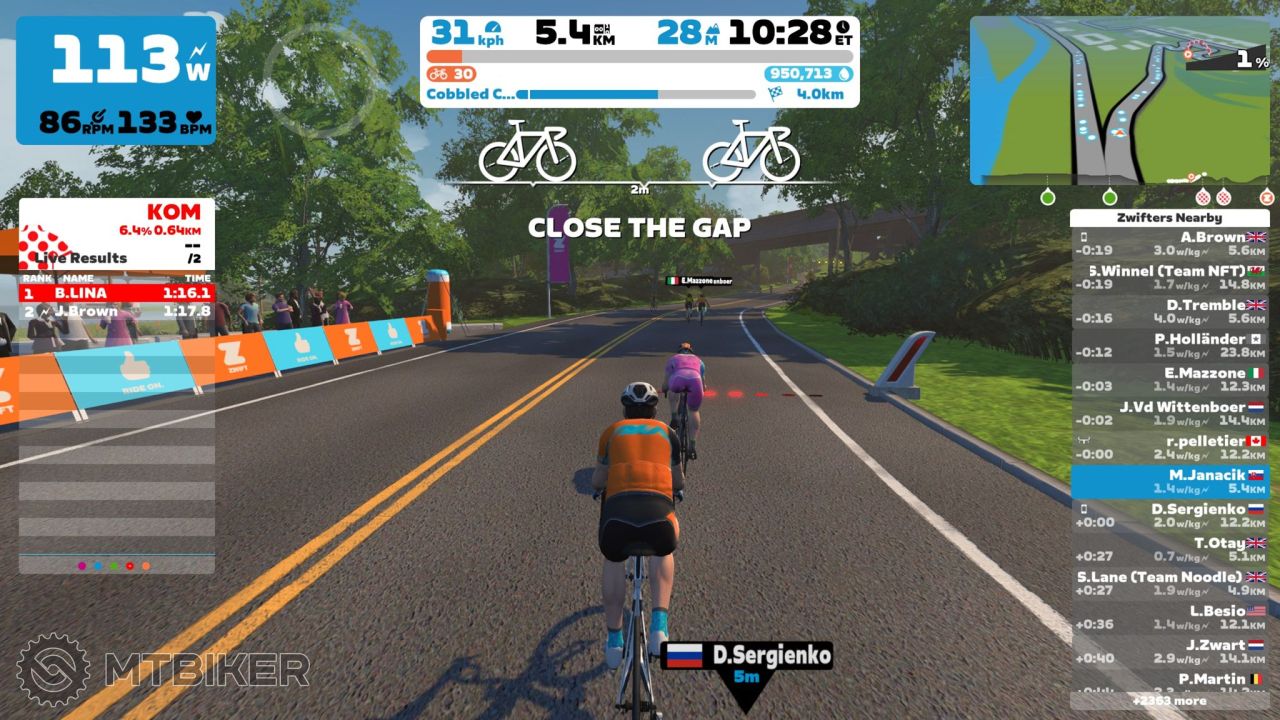This screenshot has height=720, width=1280.
Task: Choose J.Zwart from Zwifters Nearby
Action: tap(1170, 652)
